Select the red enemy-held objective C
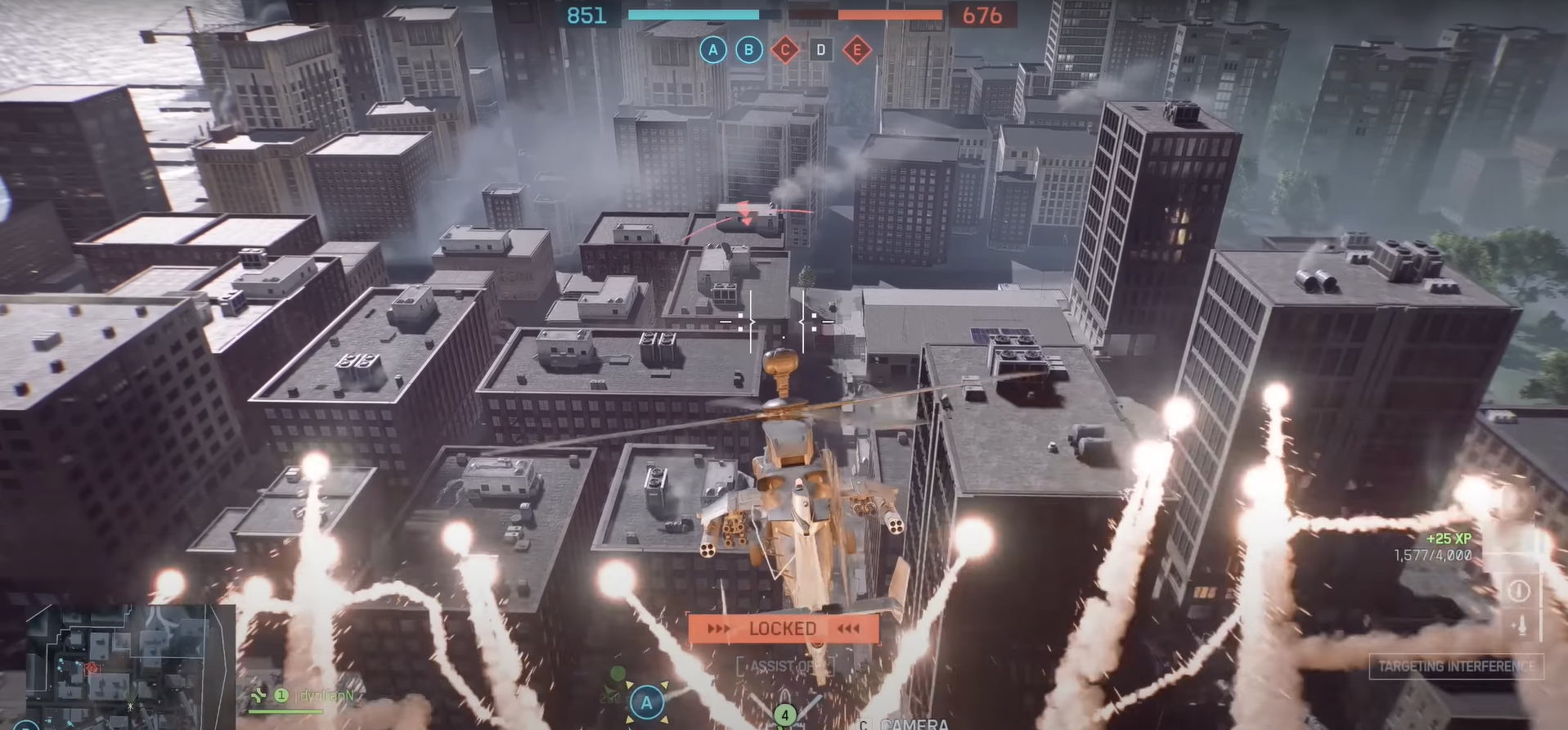 point(785,50)
